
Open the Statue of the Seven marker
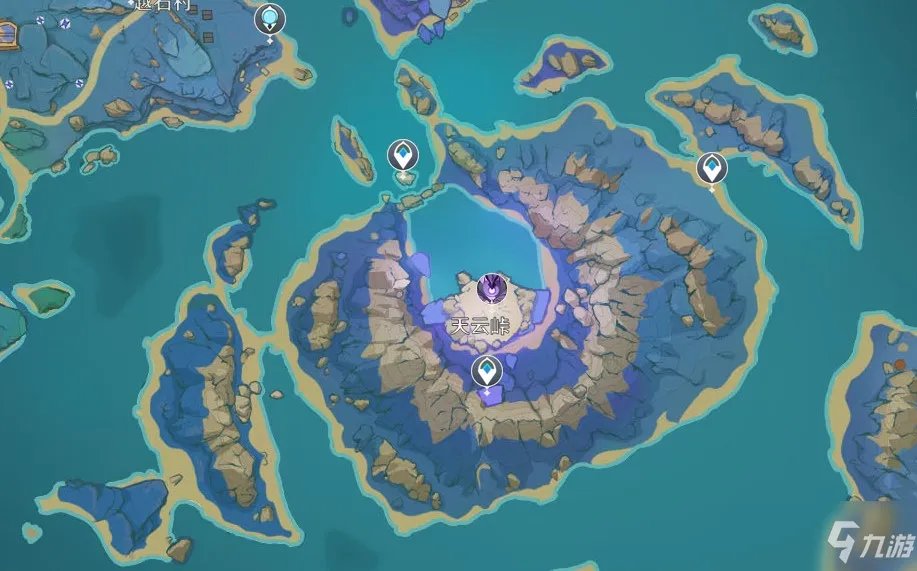(269, 18)
